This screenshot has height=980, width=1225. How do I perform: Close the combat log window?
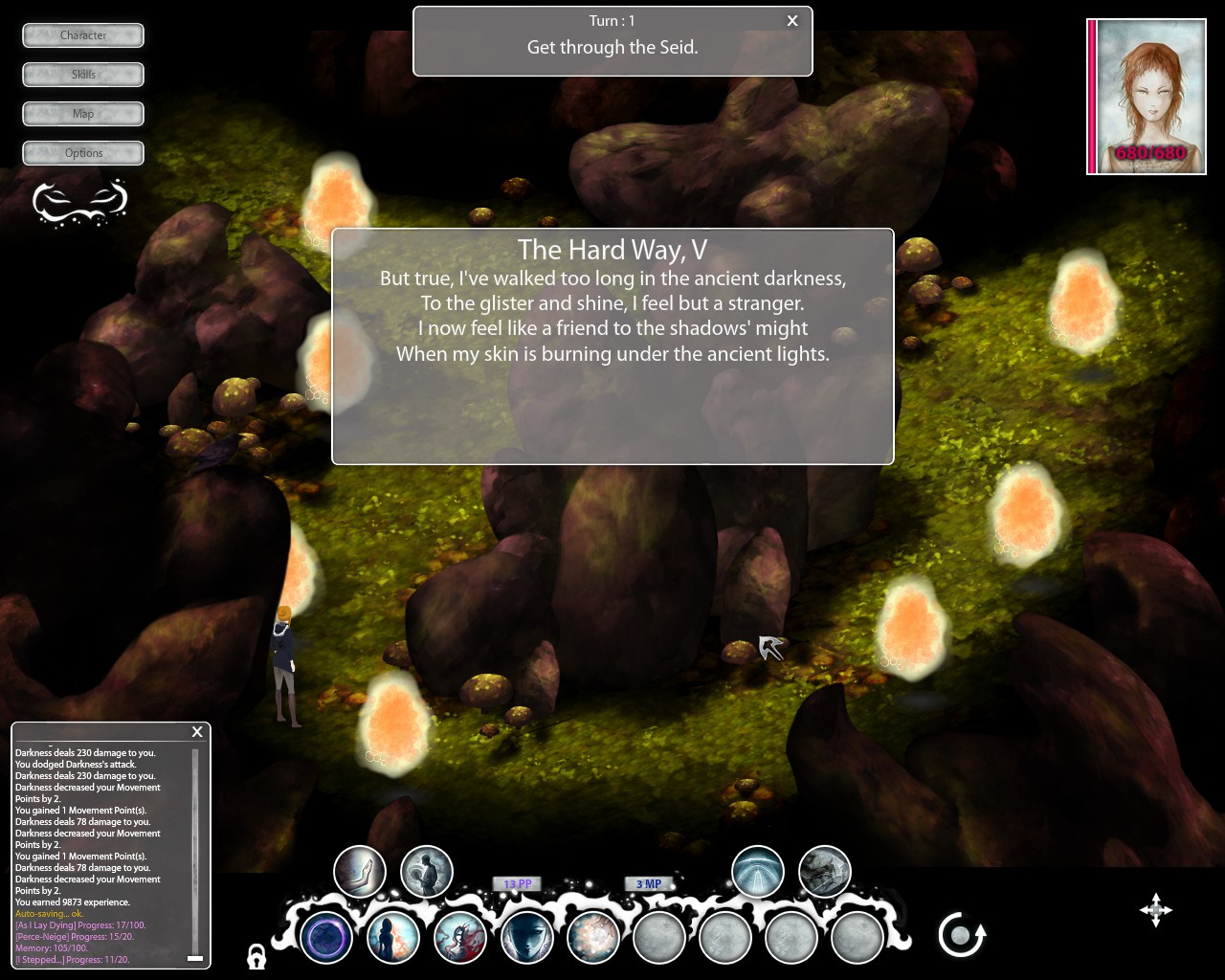pos(197,732)
